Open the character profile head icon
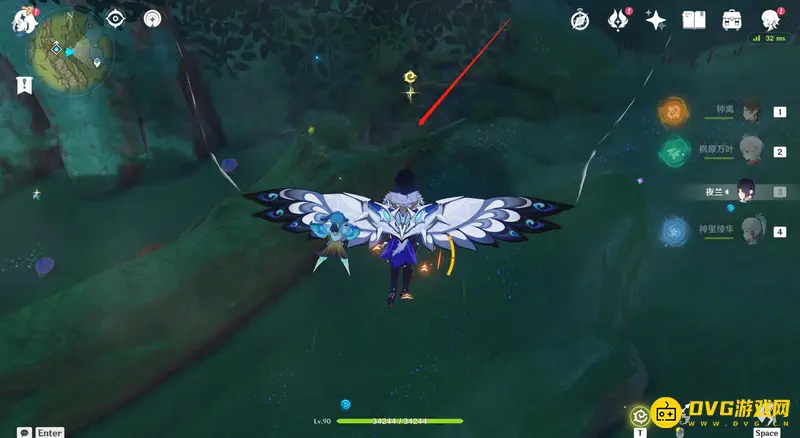 click(x=770, y=20)
